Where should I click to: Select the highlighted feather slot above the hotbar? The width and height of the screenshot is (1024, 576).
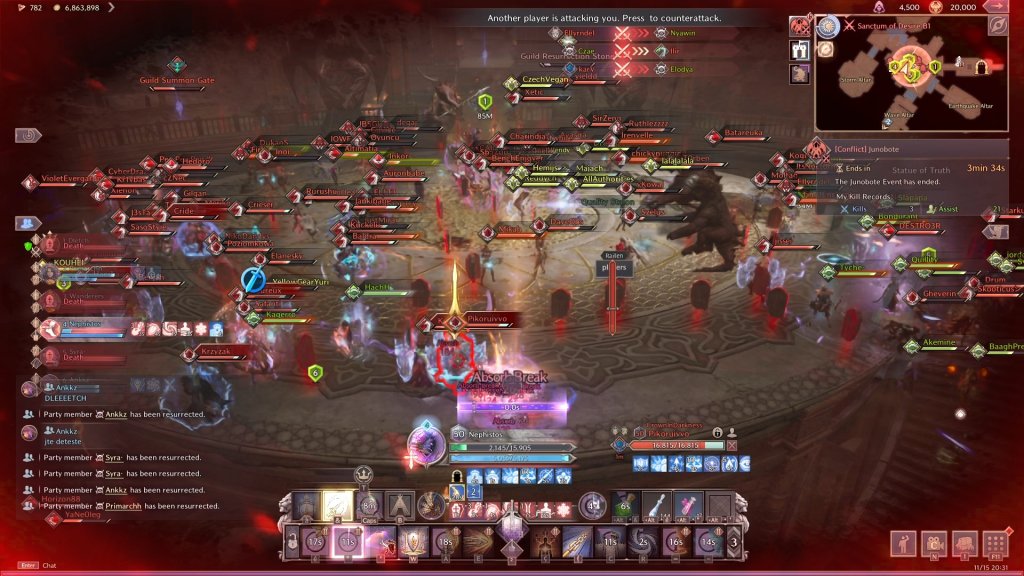[x=337, y=506]
